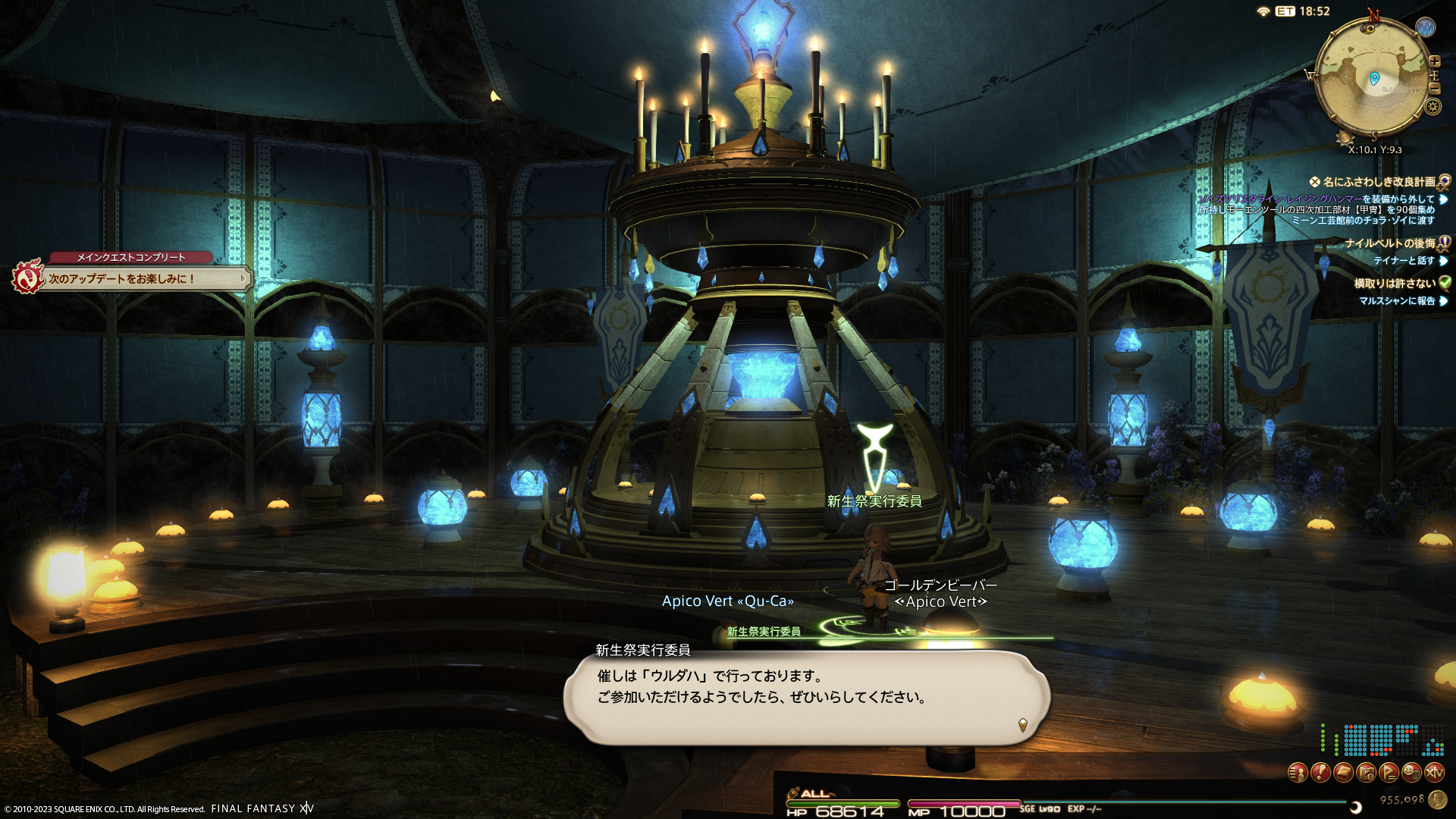Select the ナイルベルトの後悔 quest entry
1456x819 pixels.
tap(1390, 243)
